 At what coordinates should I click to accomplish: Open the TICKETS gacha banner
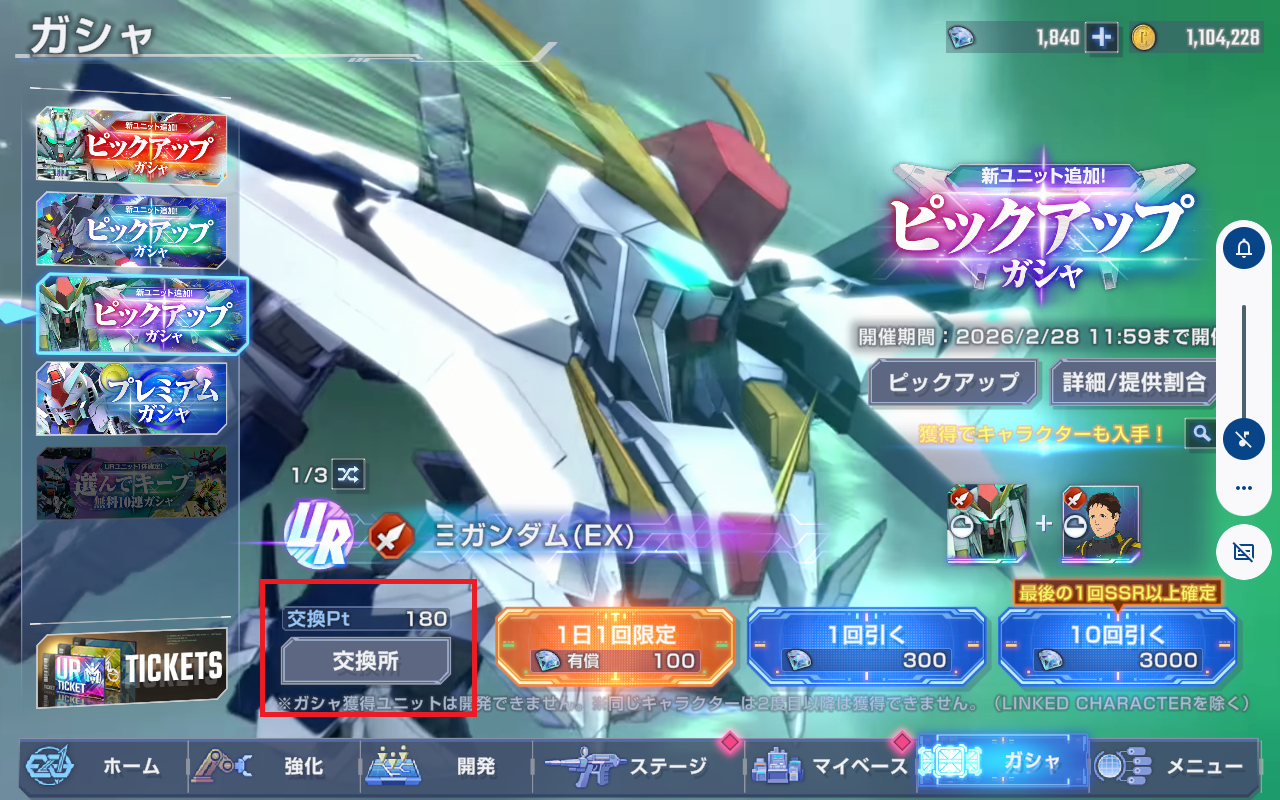132,667
